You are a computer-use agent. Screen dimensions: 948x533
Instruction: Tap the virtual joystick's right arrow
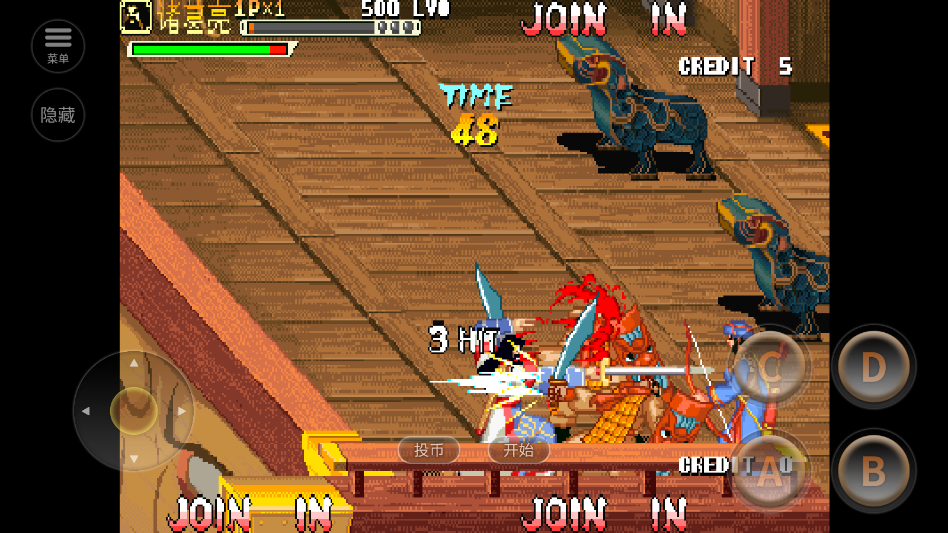pos(182,410)
